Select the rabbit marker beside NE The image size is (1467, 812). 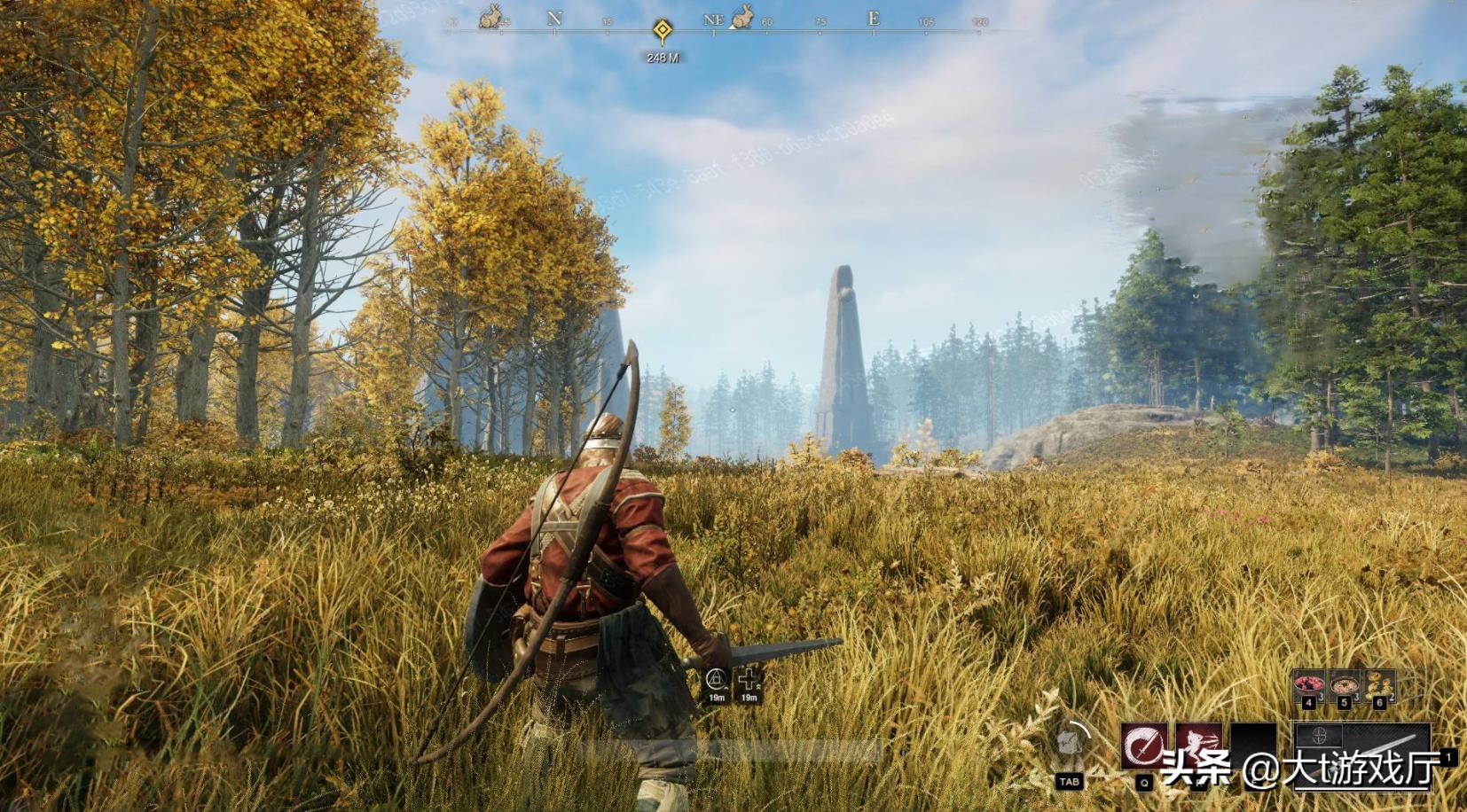tap(741, 17)
